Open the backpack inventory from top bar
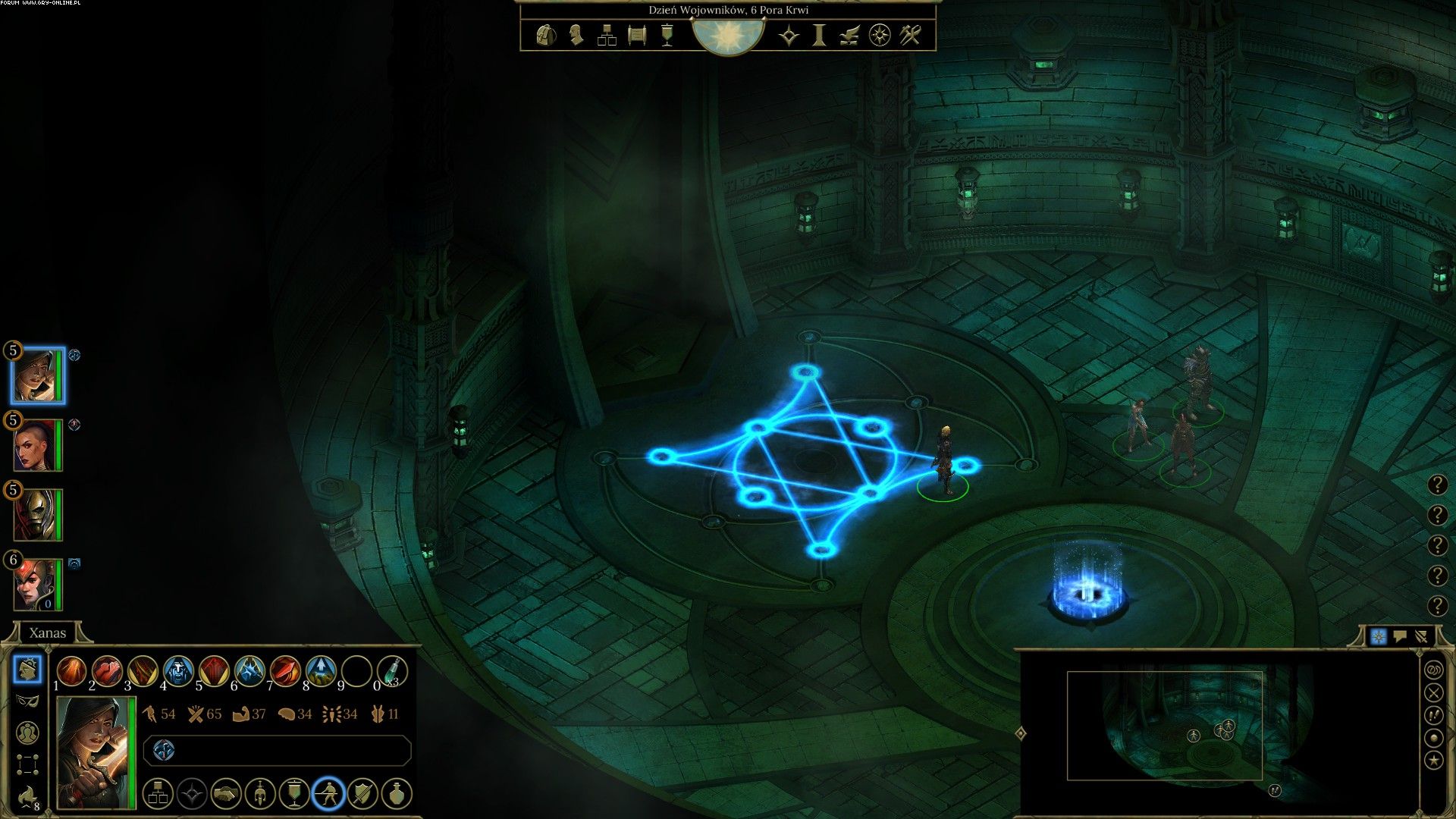 [x=545, y=35]
